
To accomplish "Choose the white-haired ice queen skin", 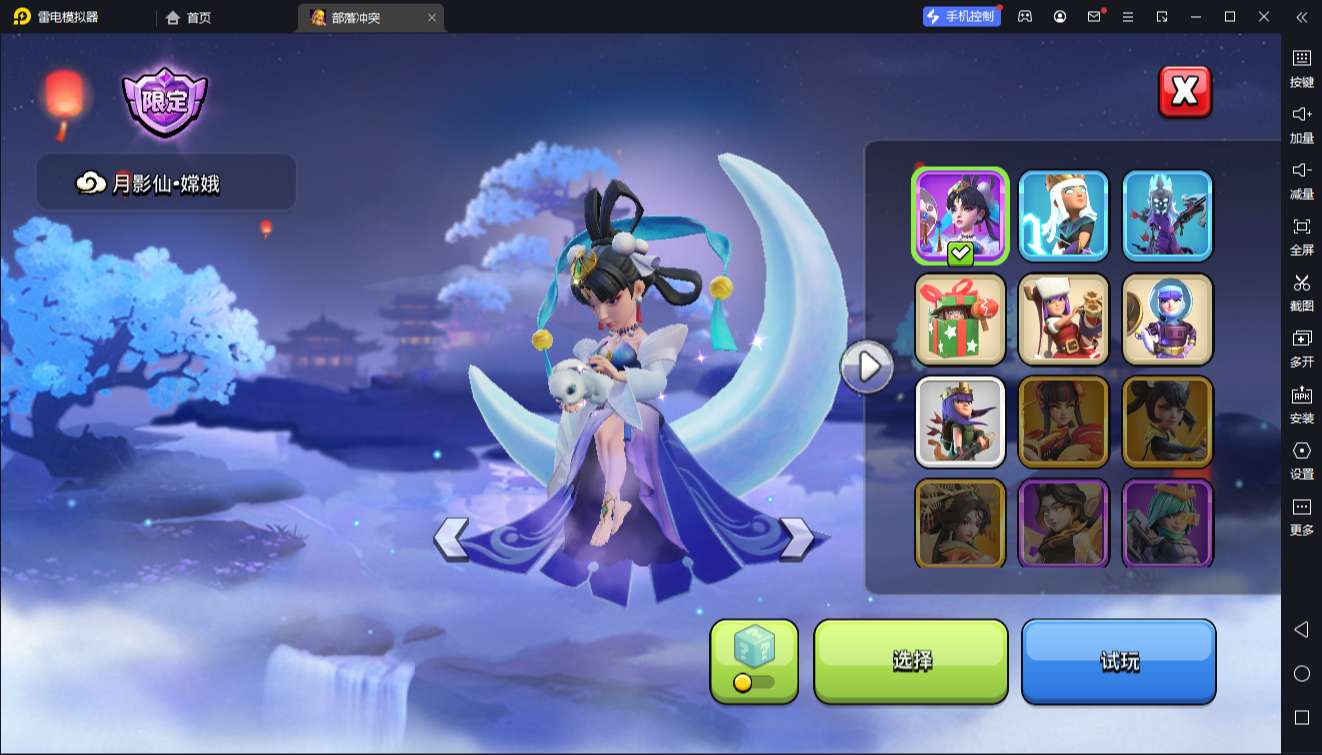I will (1064, 216).
